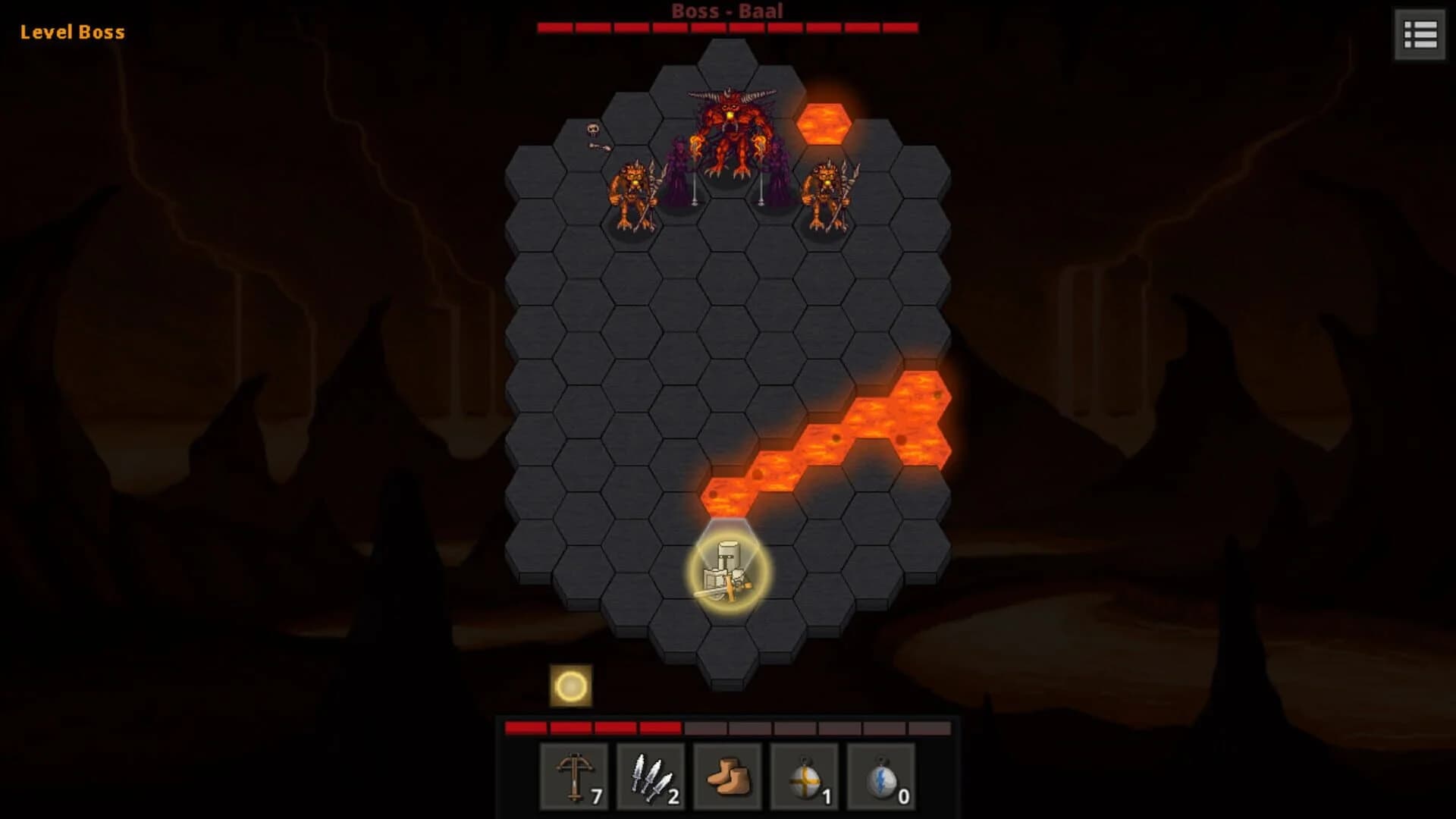Select the boots item in the item bar

pyautogui.click(x=727, y=777)
